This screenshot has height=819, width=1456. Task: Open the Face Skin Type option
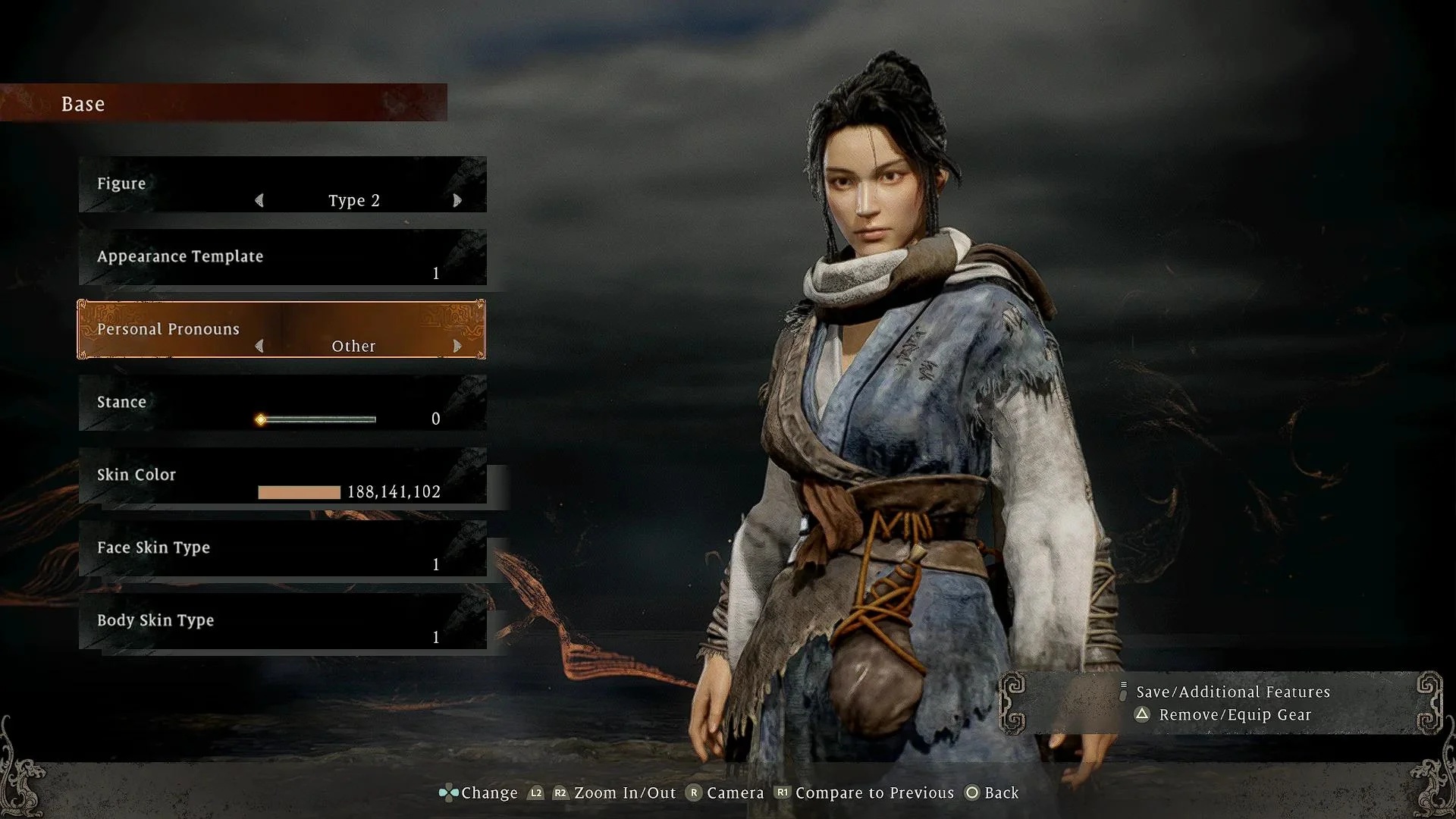point(282,549)
